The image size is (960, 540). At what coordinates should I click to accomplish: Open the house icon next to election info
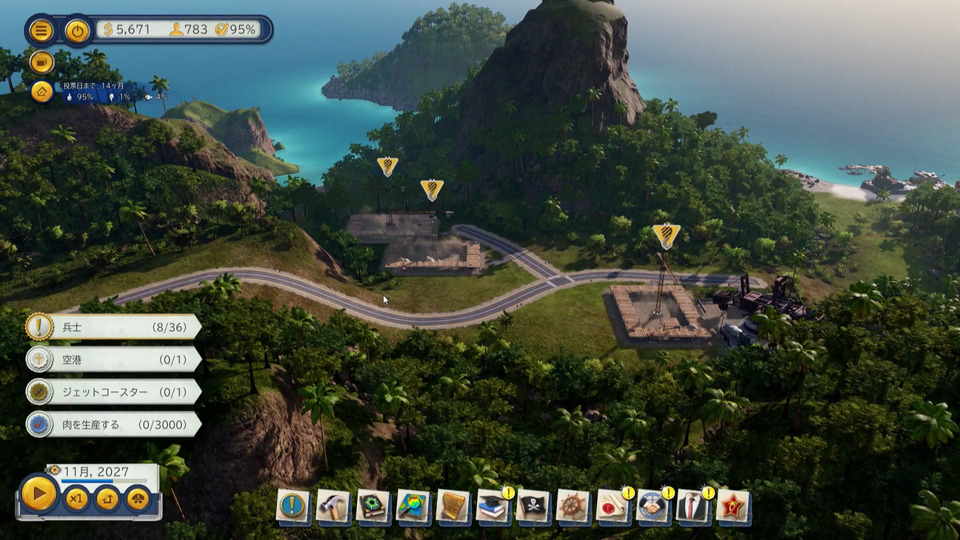pos(42,92)
